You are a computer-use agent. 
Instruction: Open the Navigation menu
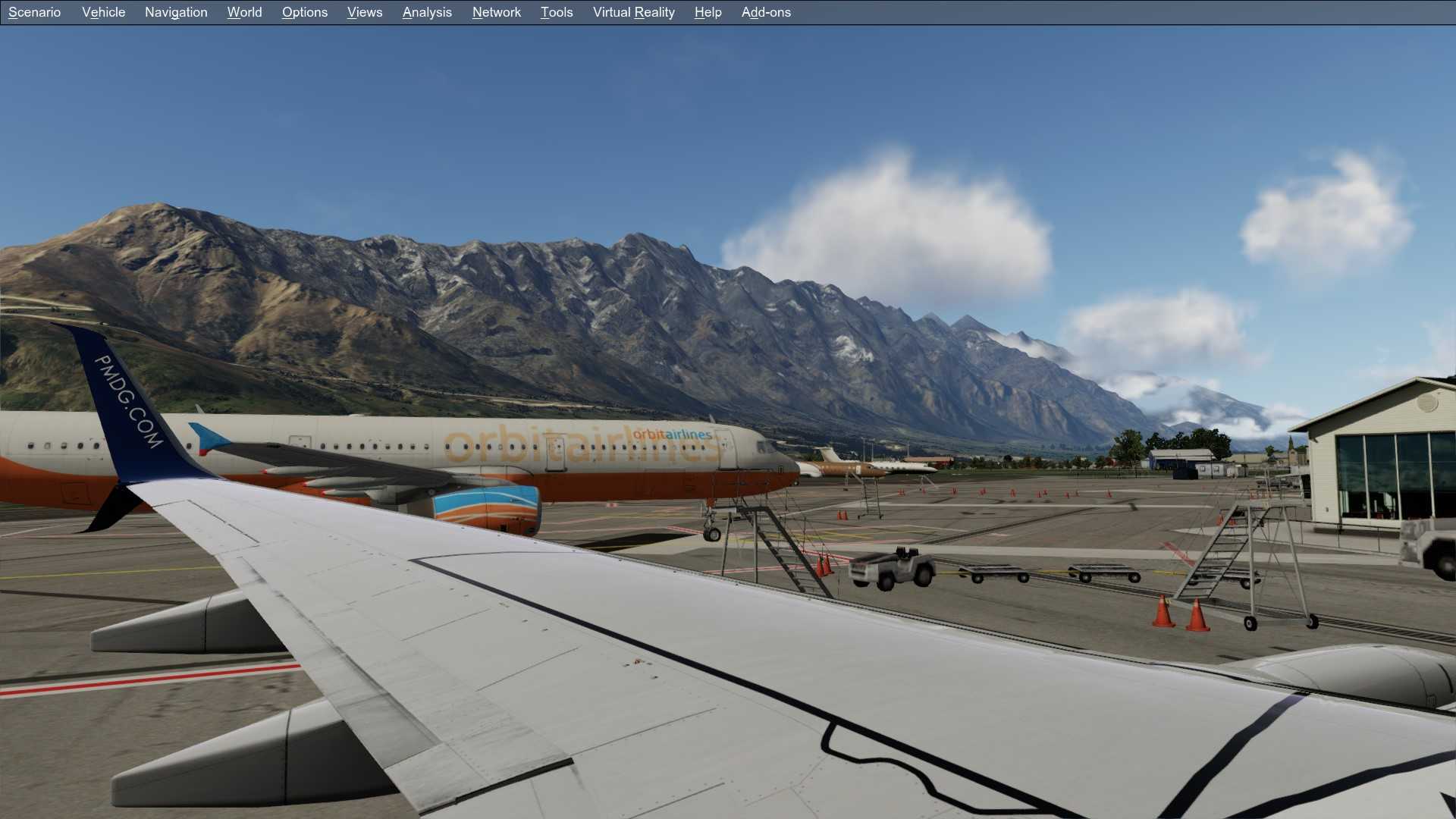175,11
